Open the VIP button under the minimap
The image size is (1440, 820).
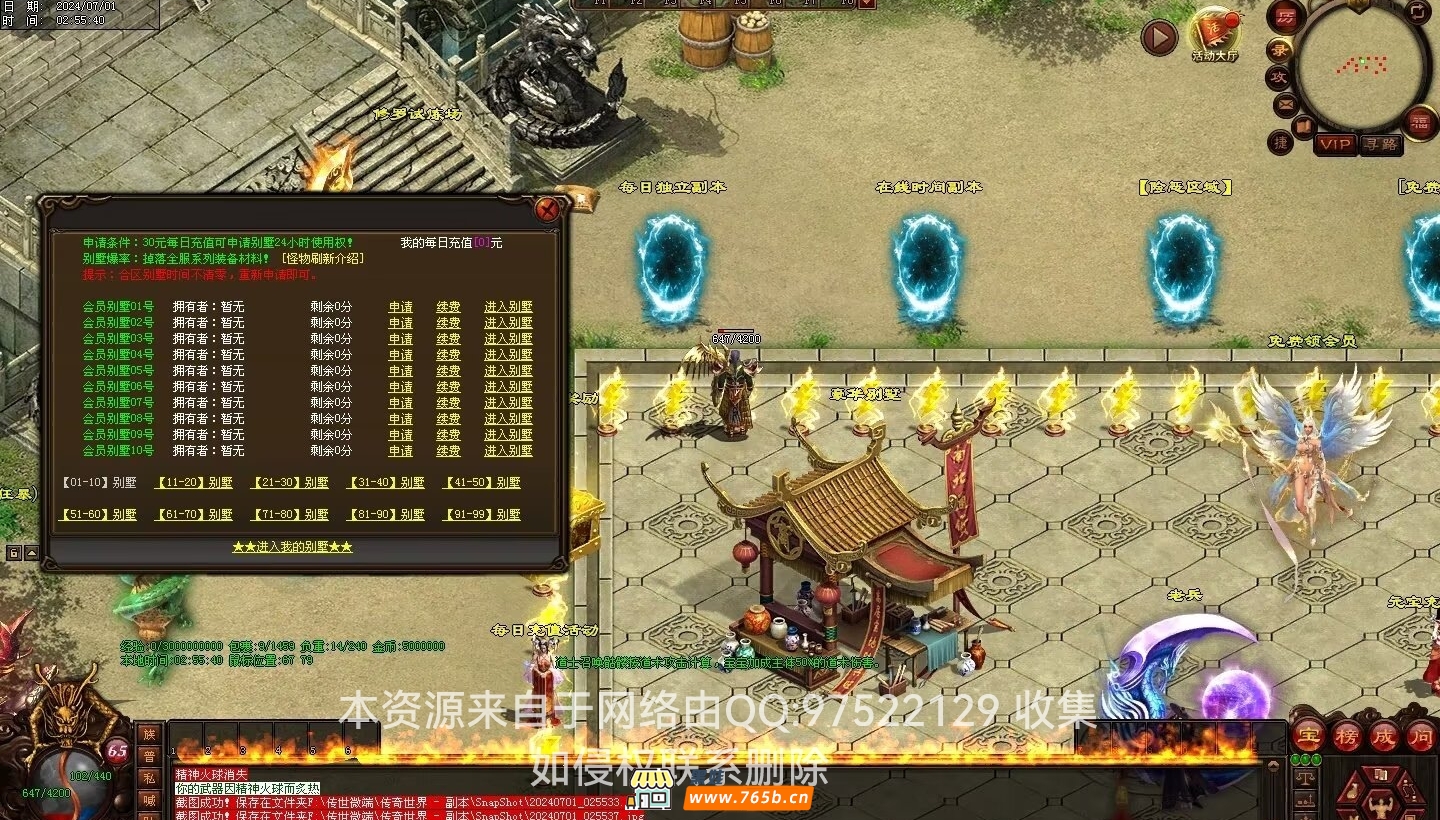1335,144
